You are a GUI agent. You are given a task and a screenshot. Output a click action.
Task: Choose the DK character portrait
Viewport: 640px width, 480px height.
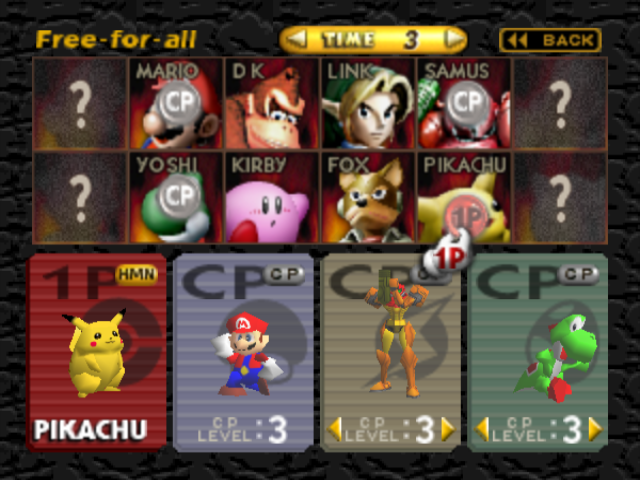(x=271, y=103)
